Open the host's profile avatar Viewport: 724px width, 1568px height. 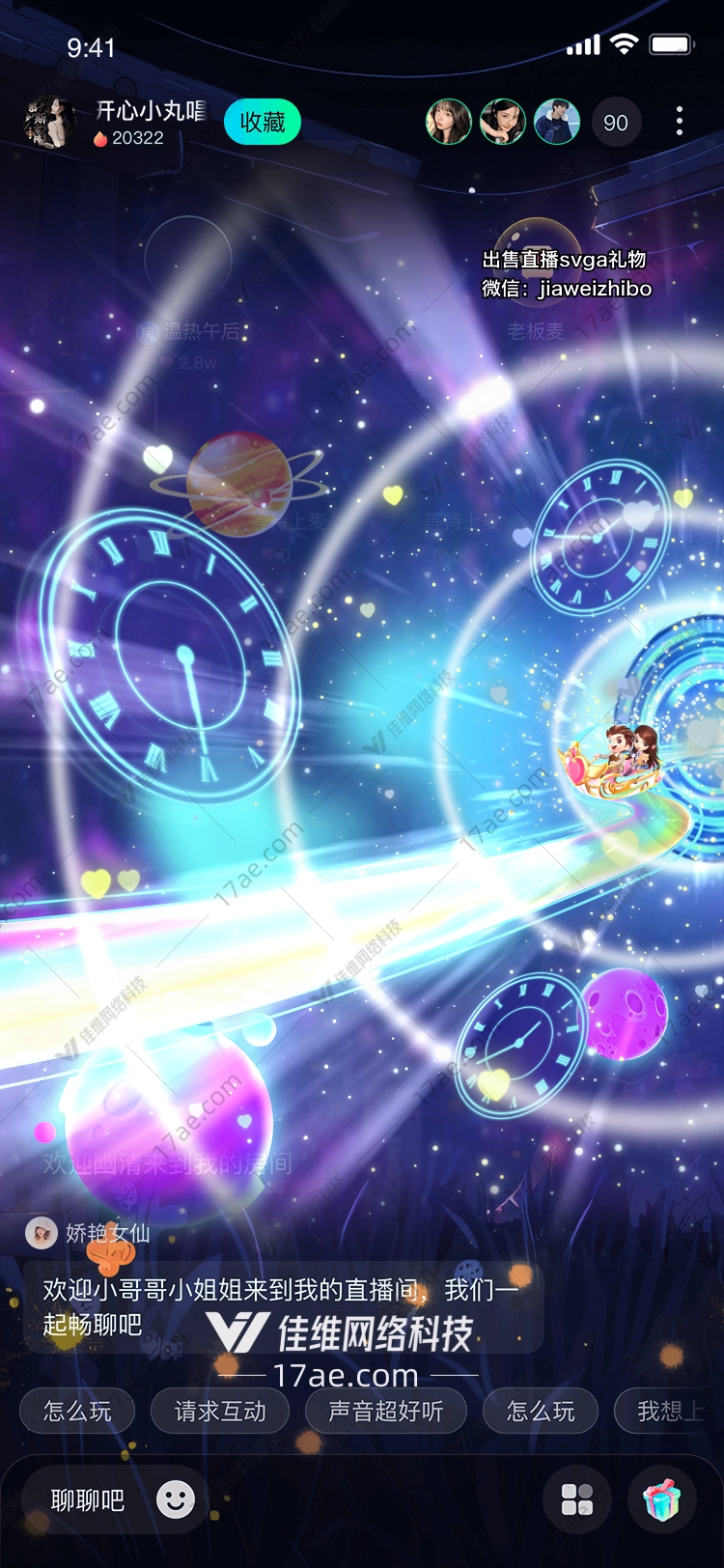coord(48,123)
